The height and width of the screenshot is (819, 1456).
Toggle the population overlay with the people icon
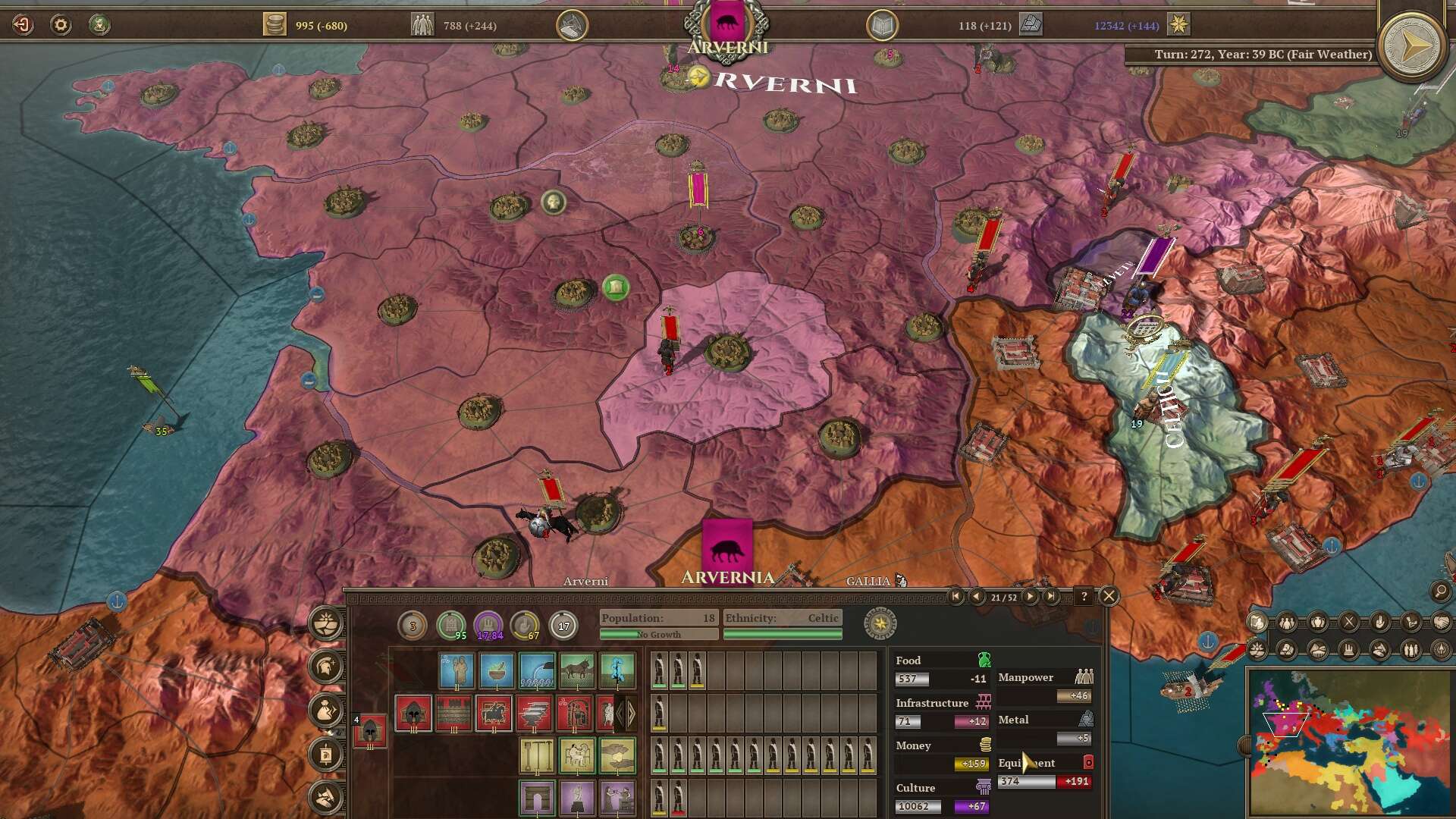(x=1287, y=623)
